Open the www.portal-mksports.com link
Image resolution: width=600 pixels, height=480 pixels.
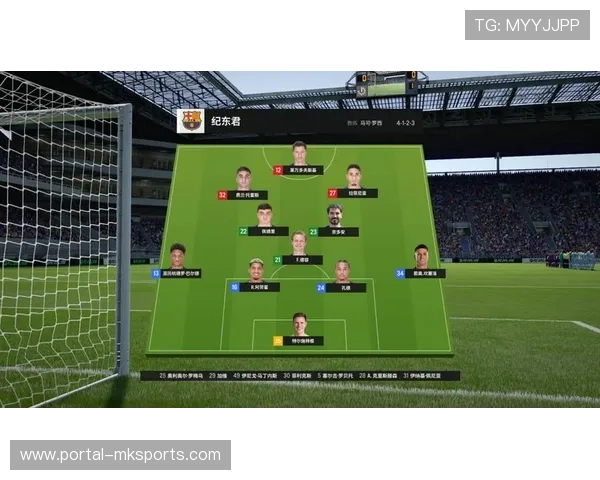coord(120,455)
